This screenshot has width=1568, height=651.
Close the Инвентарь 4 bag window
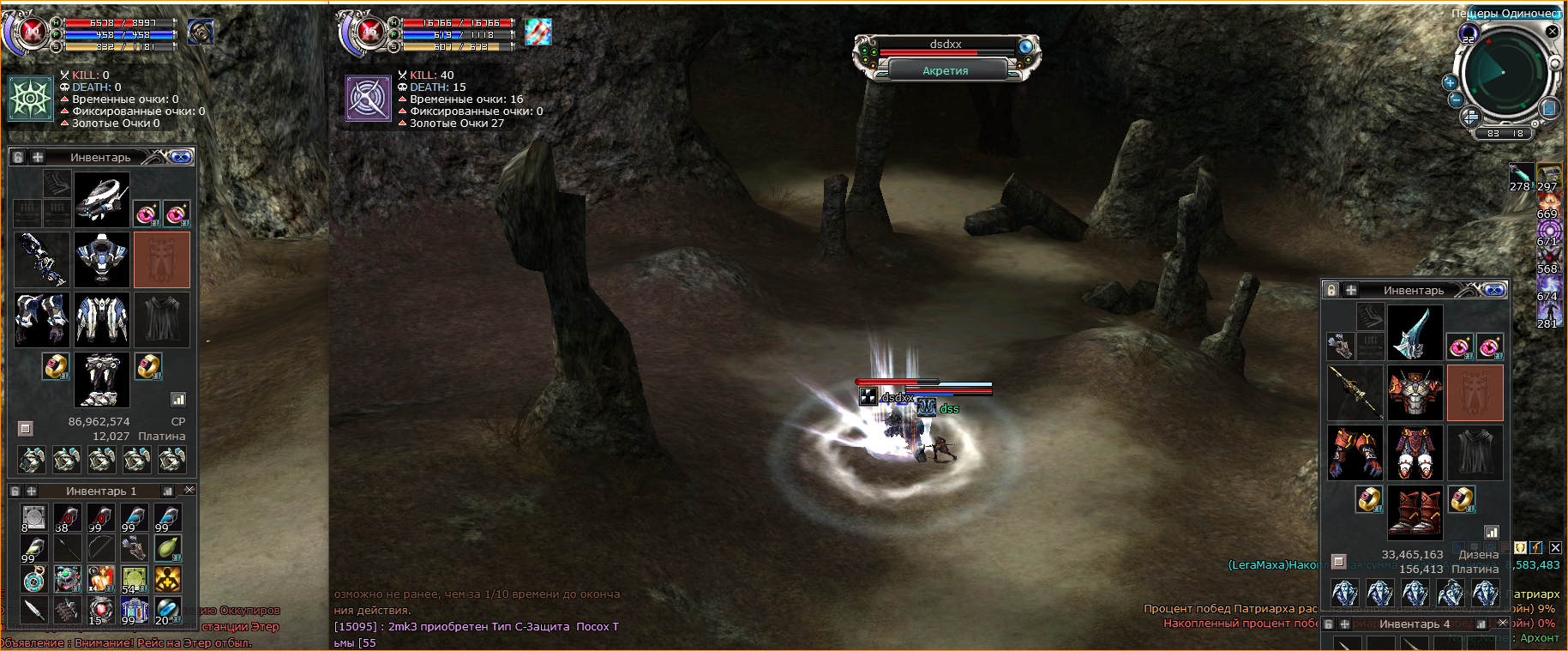[1502, 624]
